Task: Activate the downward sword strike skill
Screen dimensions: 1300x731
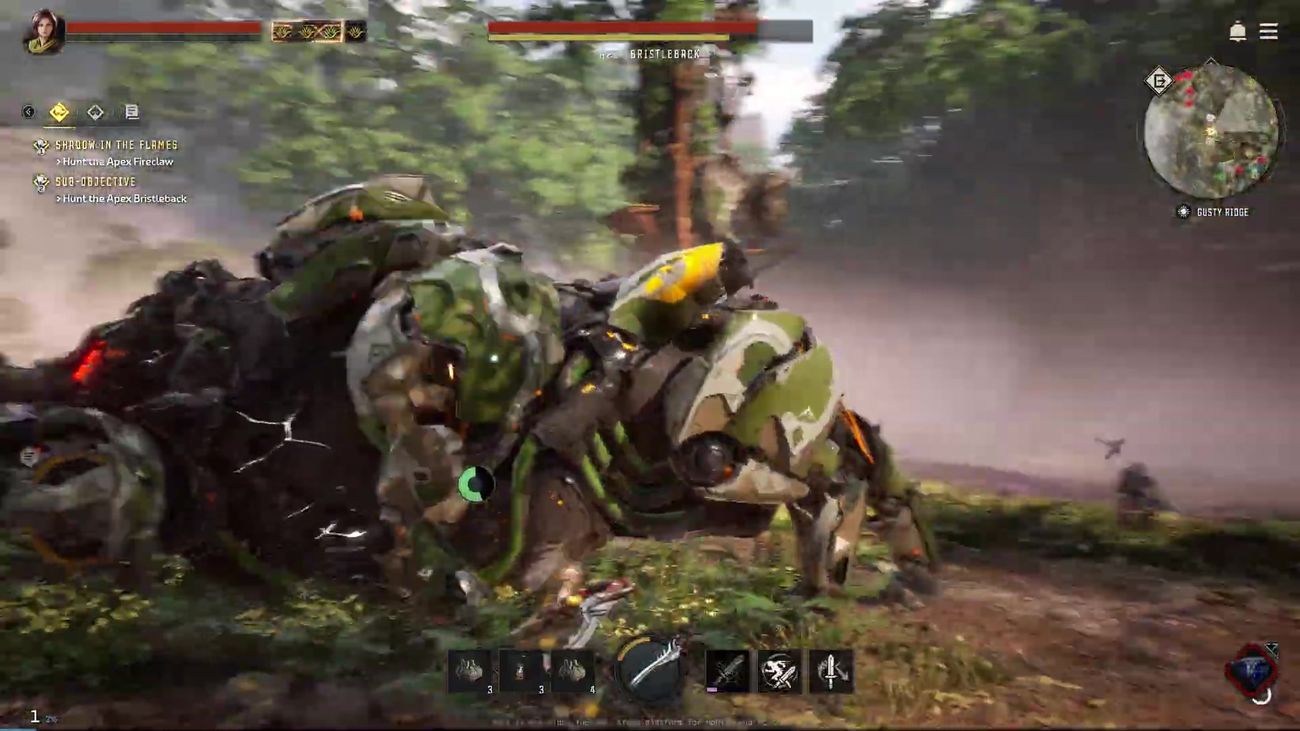Action: tap(831, 670)
